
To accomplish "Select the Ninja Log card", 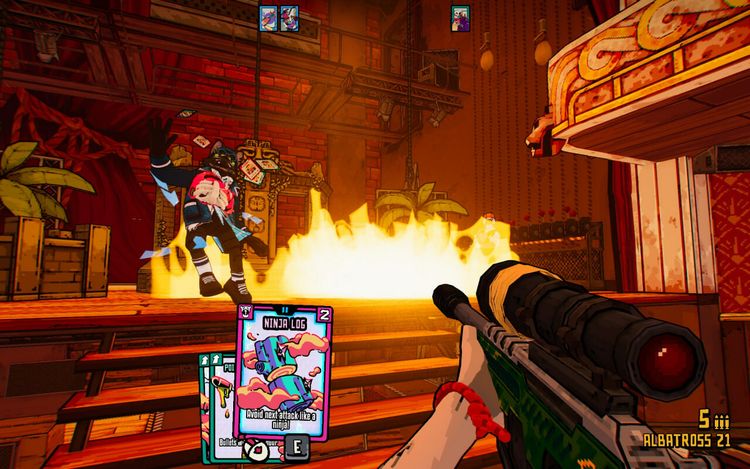I will point(285,375).
